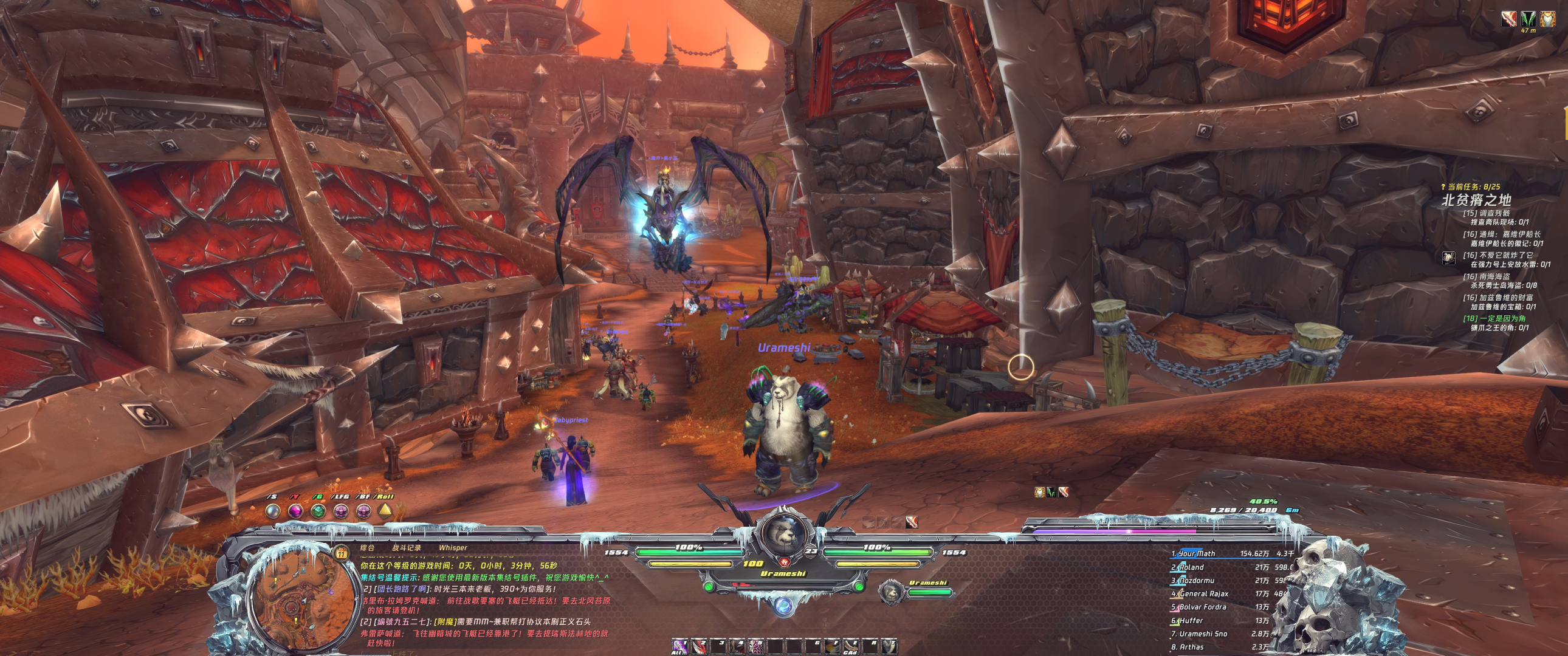Select the /Y yell channel orb
This screenshot has width=1568, height=656.
[x=295, y=511]
